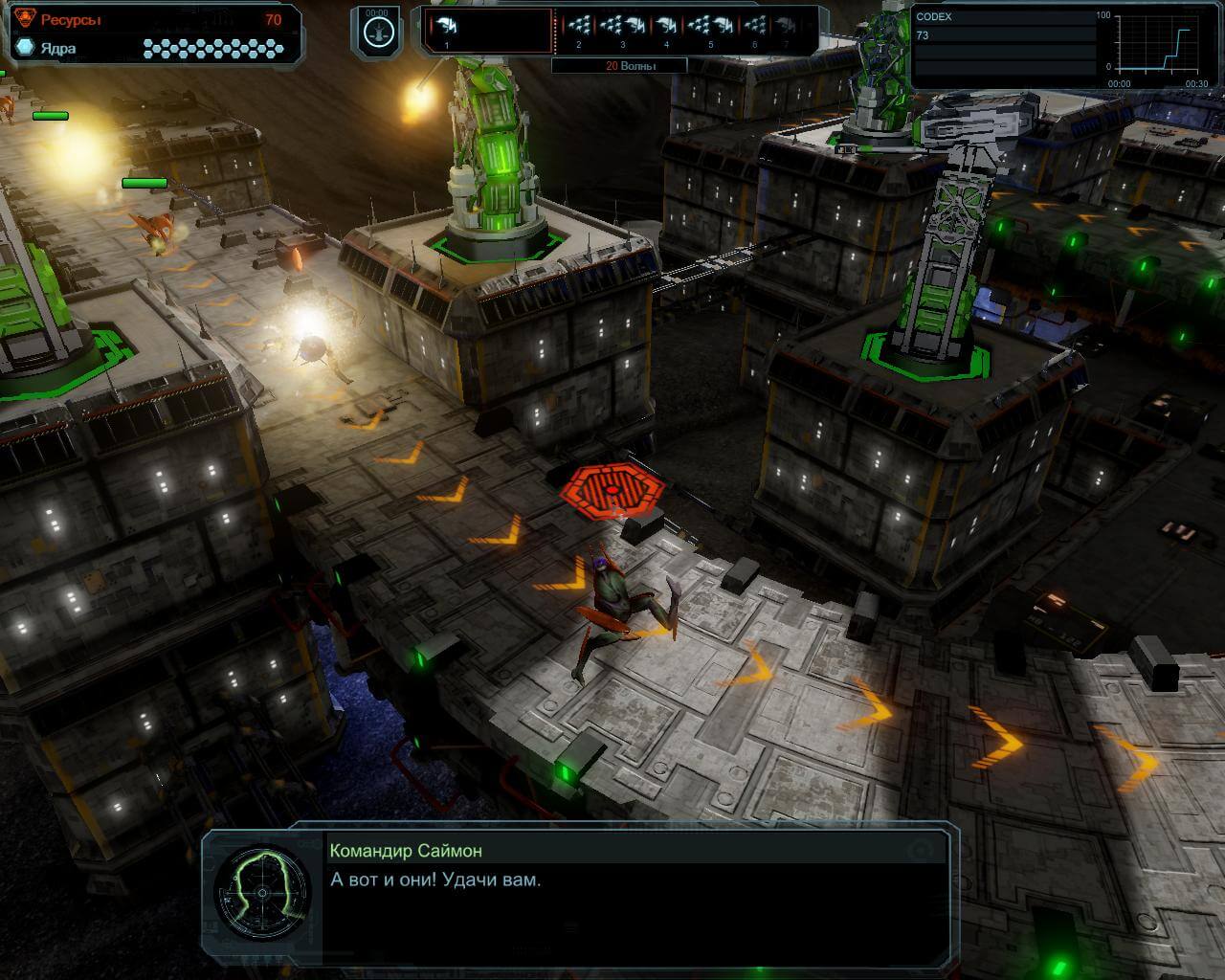1225x980 pixels.
Task: Click Commander Simon's portrait
Action: tap(261, 893)
